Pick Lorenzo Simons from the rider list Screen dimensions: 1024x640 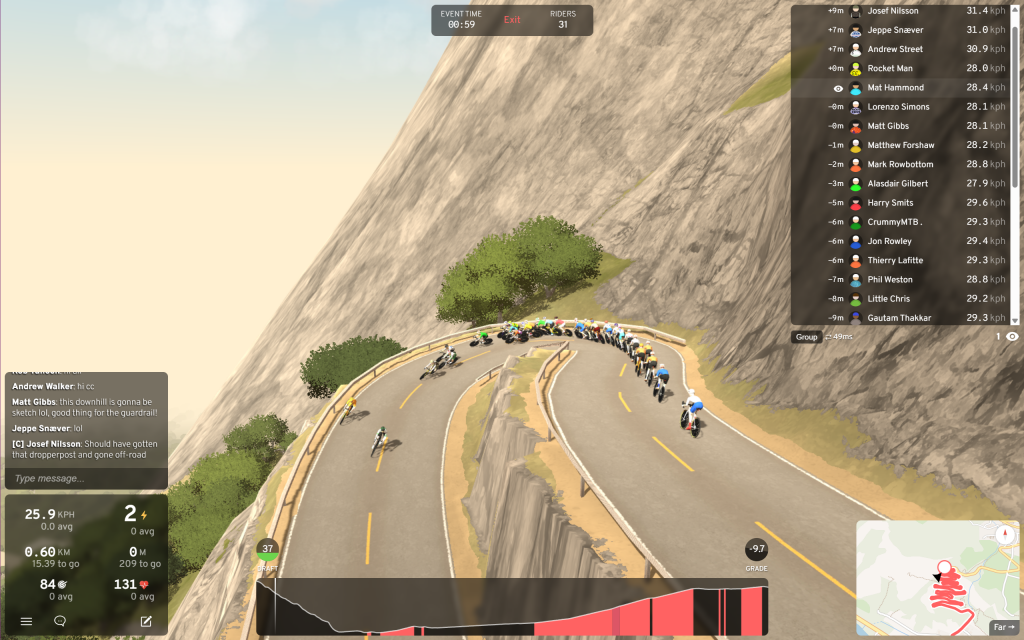[x=898, y=107]
